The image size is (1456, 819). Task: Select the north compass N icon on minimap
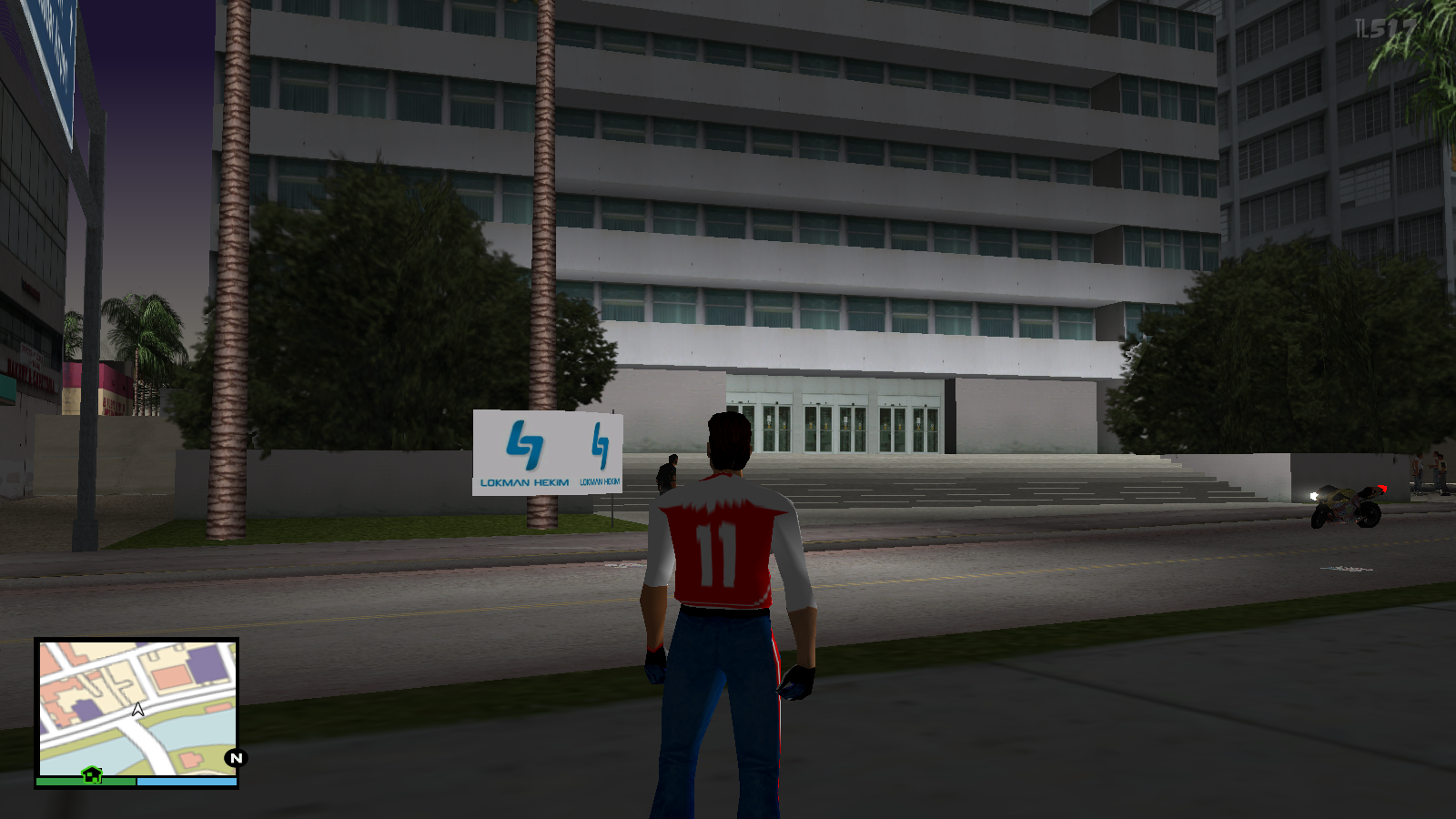233,757
